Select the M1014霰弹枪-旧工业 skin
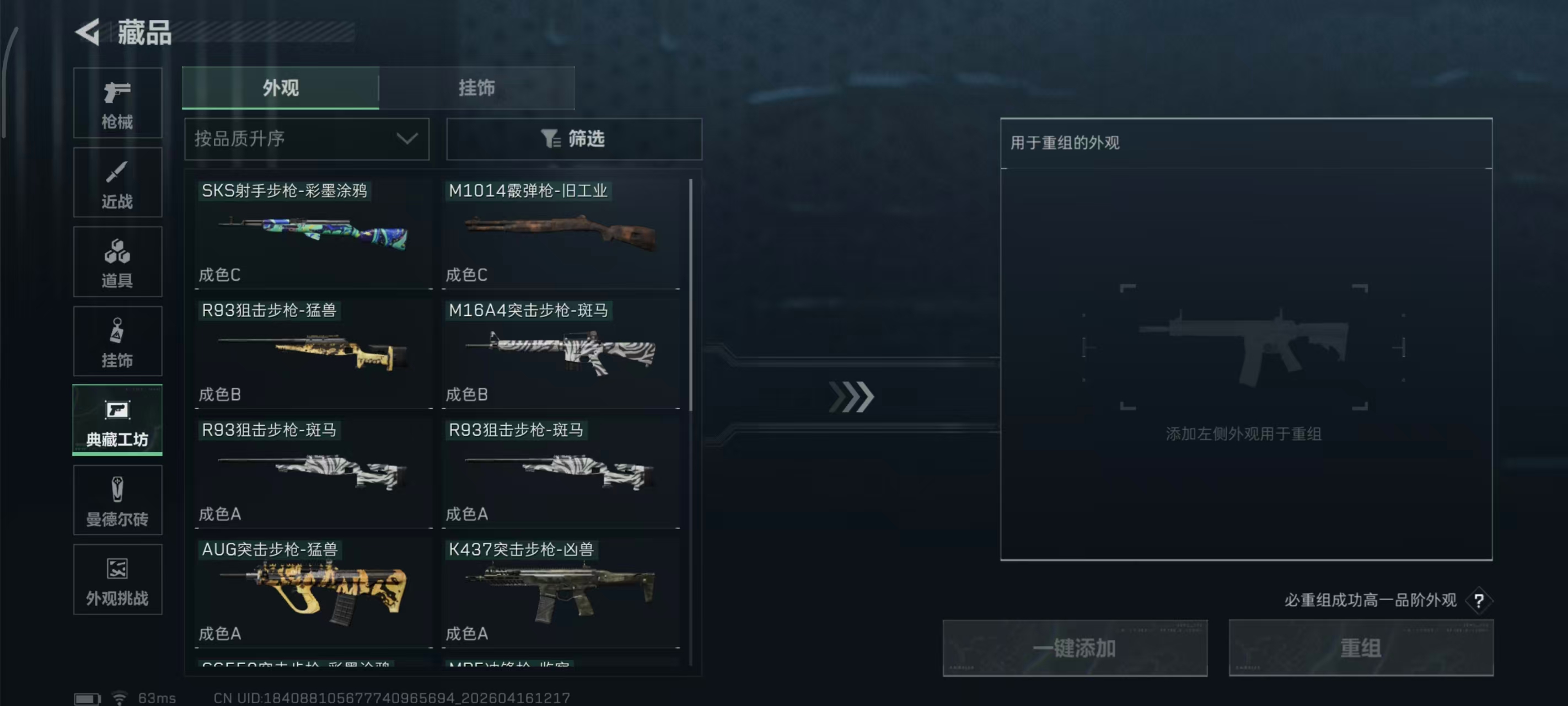This screenshot has width=1568, height=706. (x=561, y=234)
